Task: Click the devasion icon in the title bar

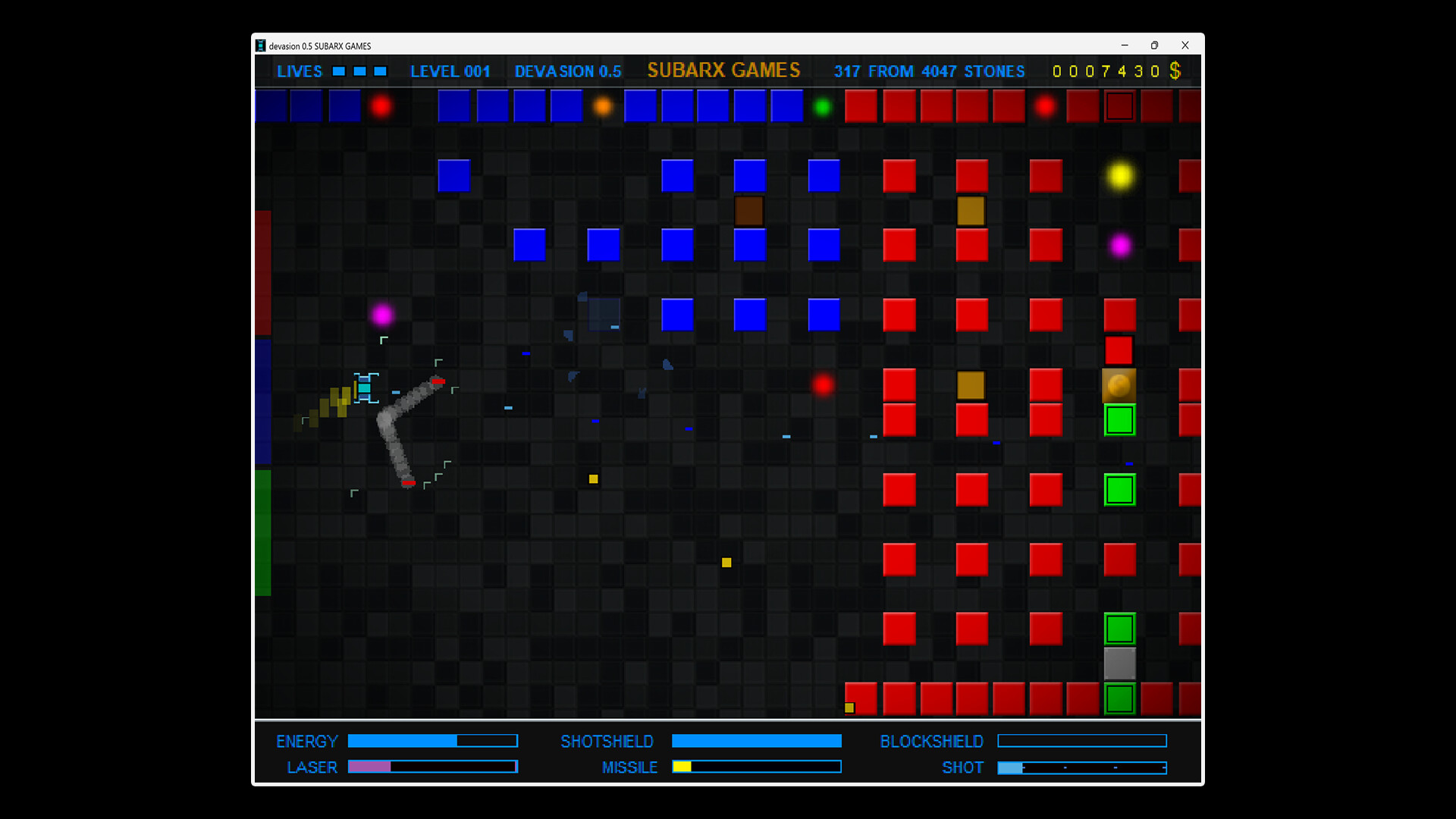Action: pos(262,45)
